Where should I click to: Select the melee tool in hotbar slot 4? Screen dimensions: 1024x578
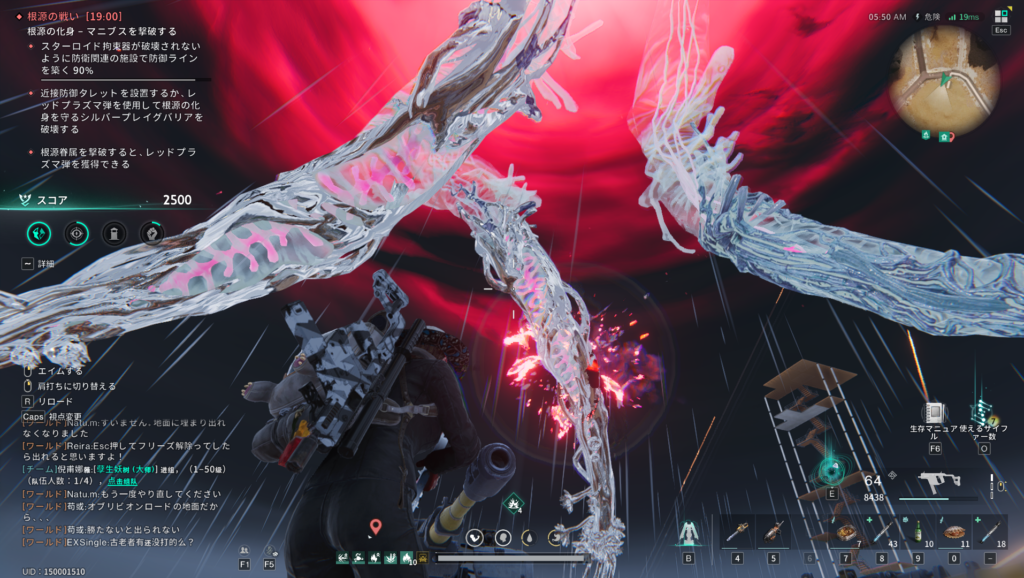coord(737,531)
